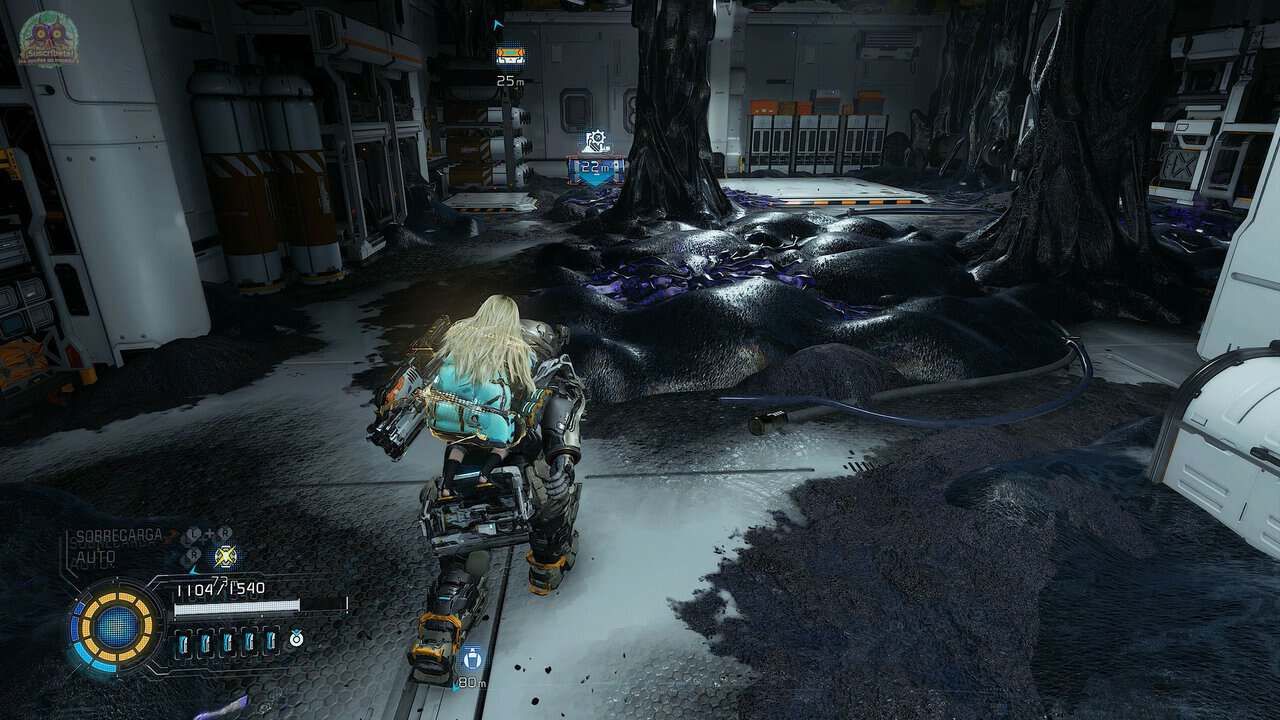
Task: Select the gear objective marker at 22m
Action: pyautogui.click(x=597, y=141)
